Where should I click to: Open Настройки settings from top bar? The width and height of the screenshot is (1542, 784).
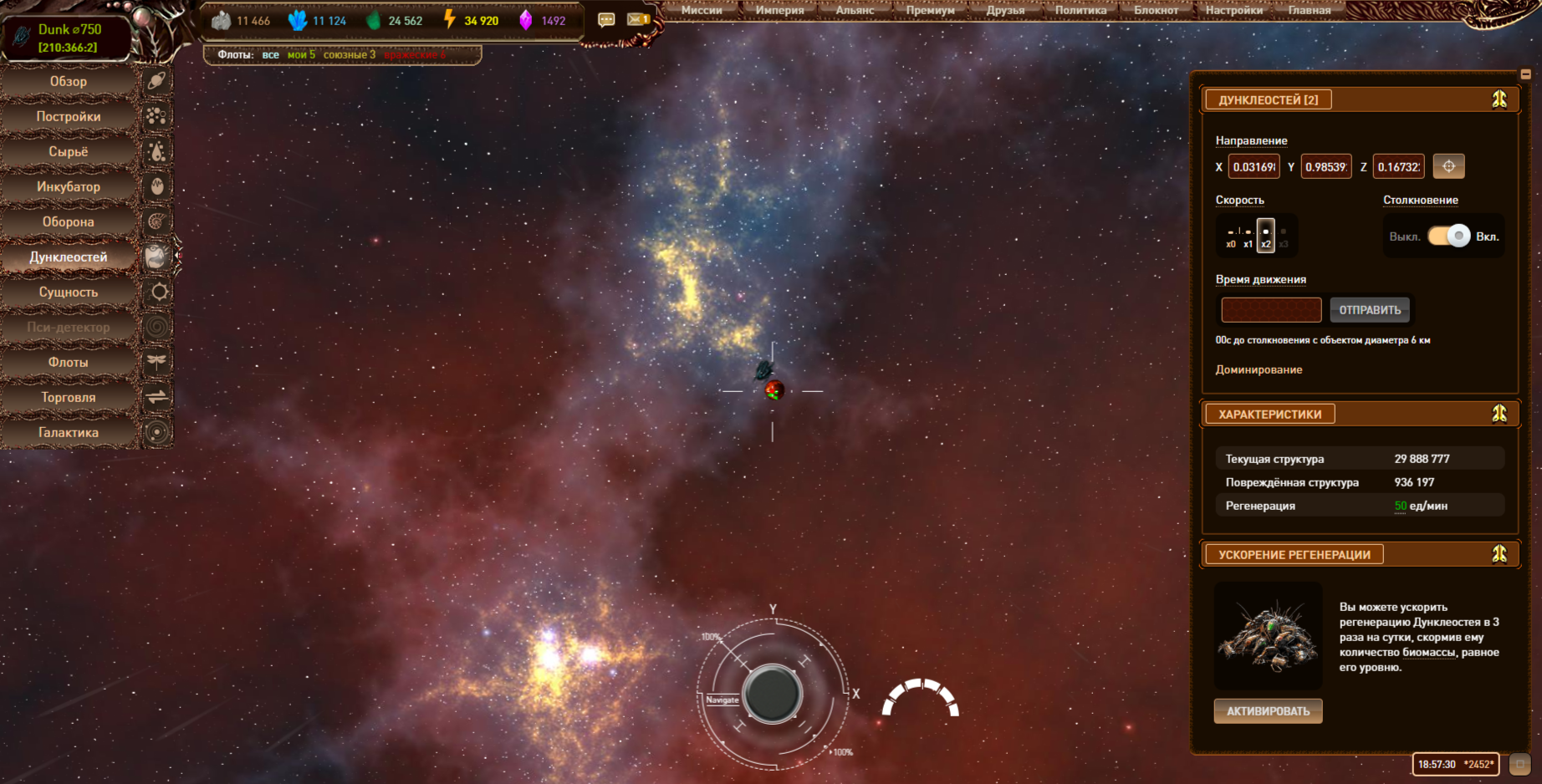point(1233,10)
